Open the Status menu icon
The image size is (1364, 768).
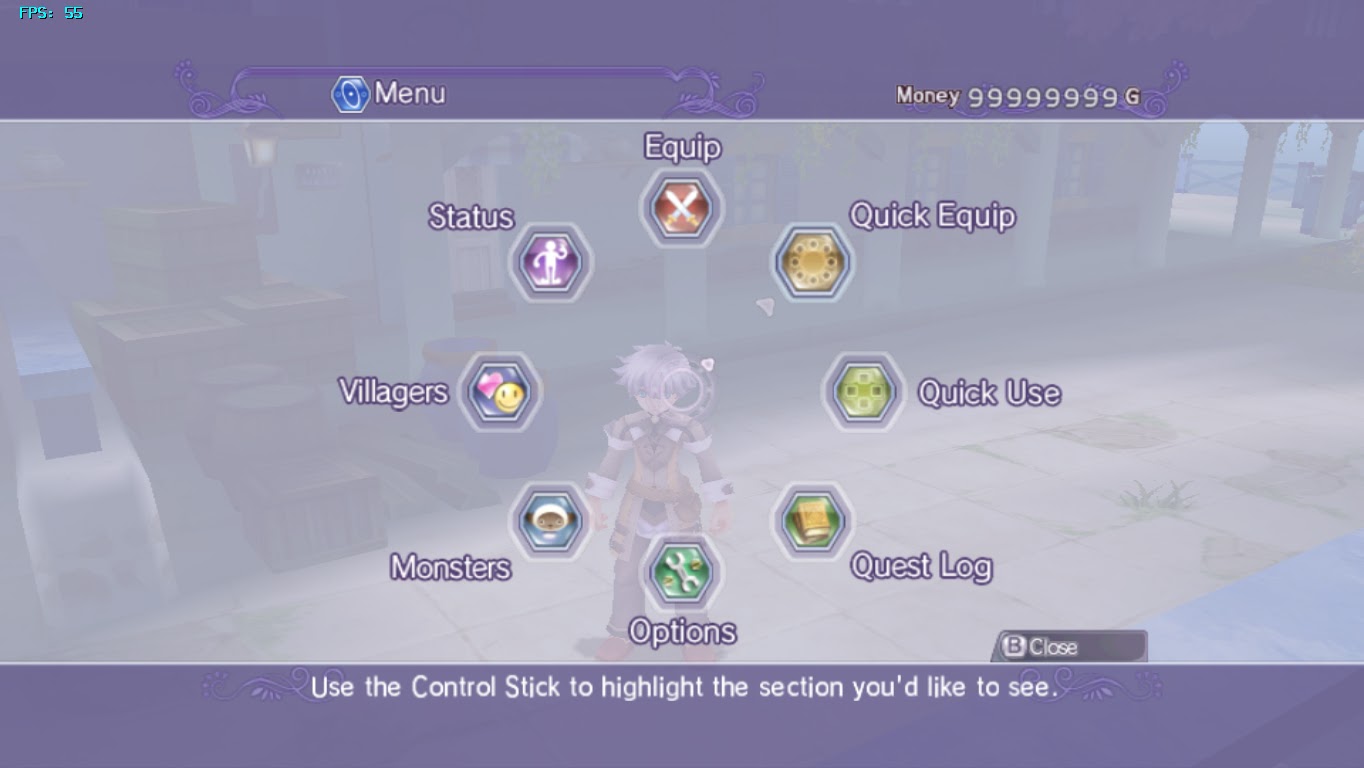pos(549,262)
